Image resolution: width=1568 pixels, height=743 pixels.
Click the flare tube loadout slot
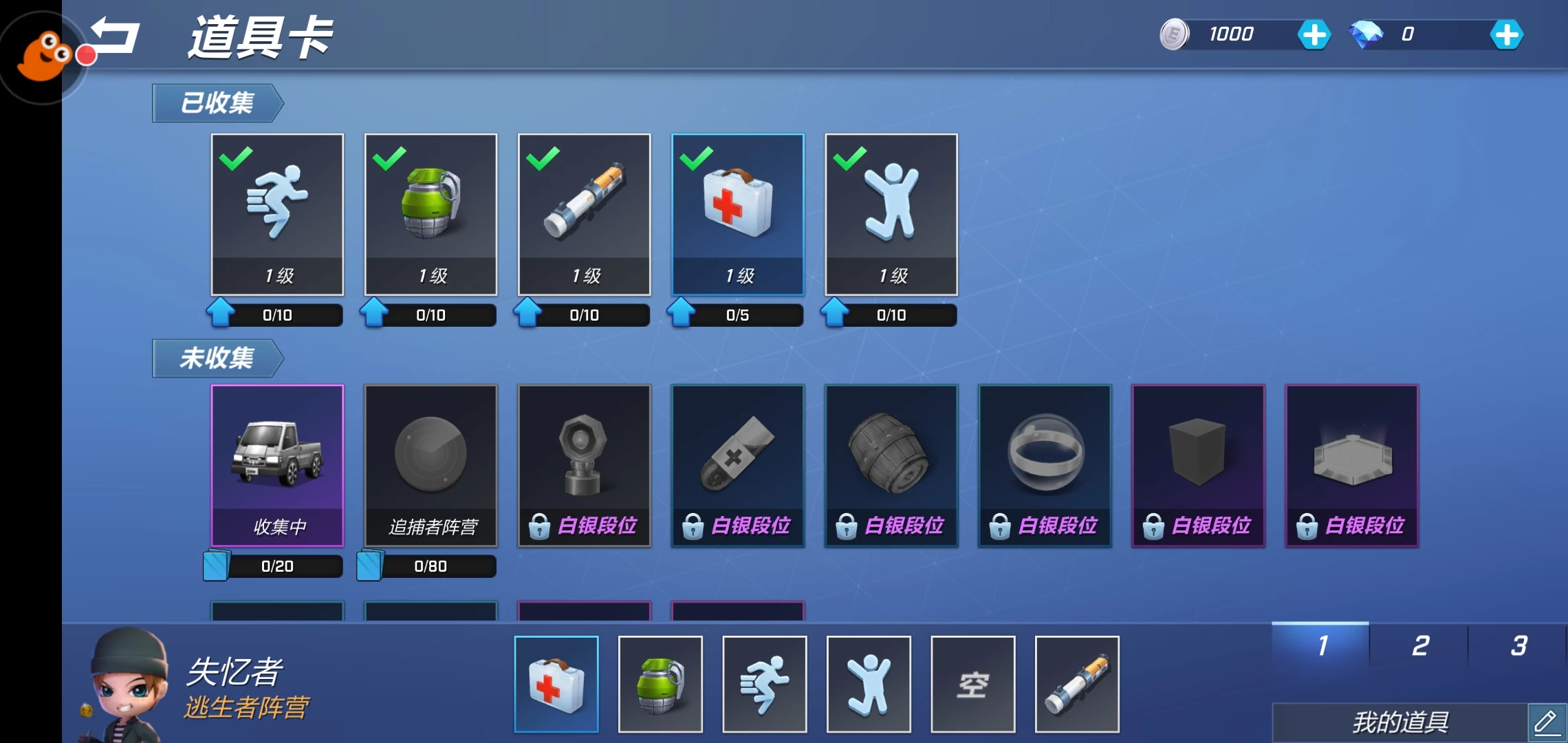click(x=1077, y=684)
